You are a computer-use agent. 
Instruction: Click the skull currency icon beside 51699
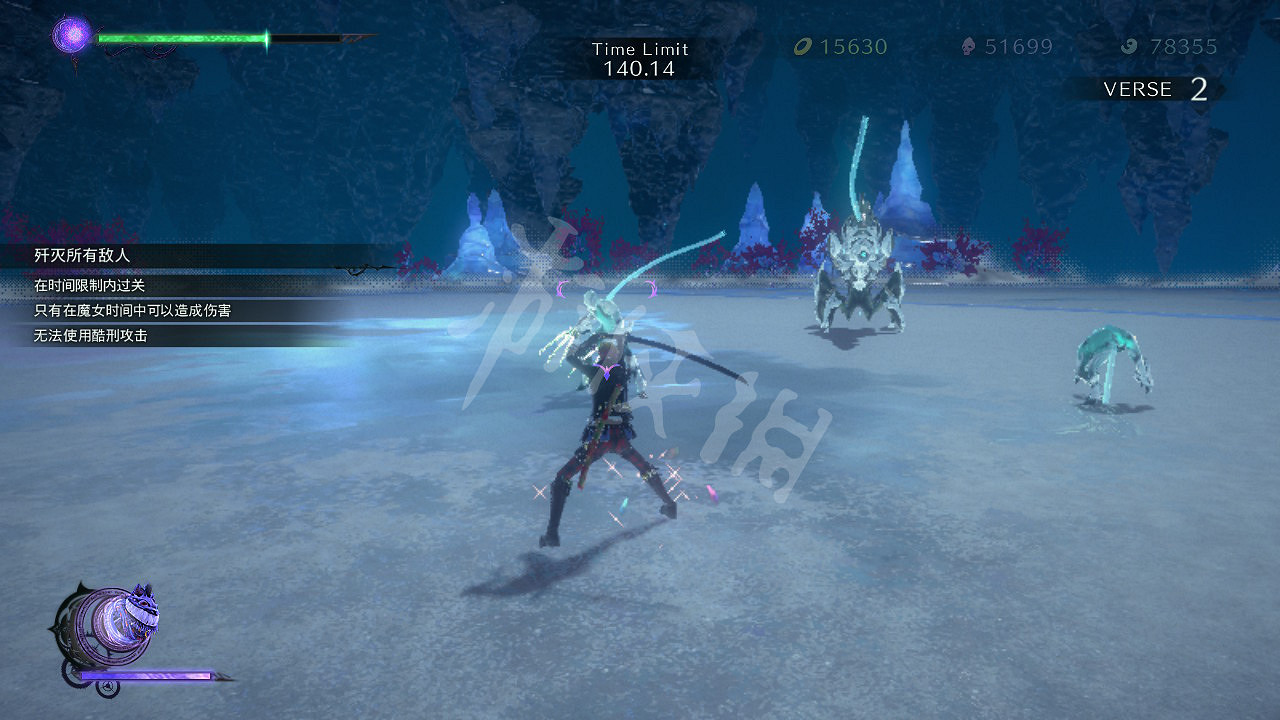pyautogui.click(x=966, y=46)
